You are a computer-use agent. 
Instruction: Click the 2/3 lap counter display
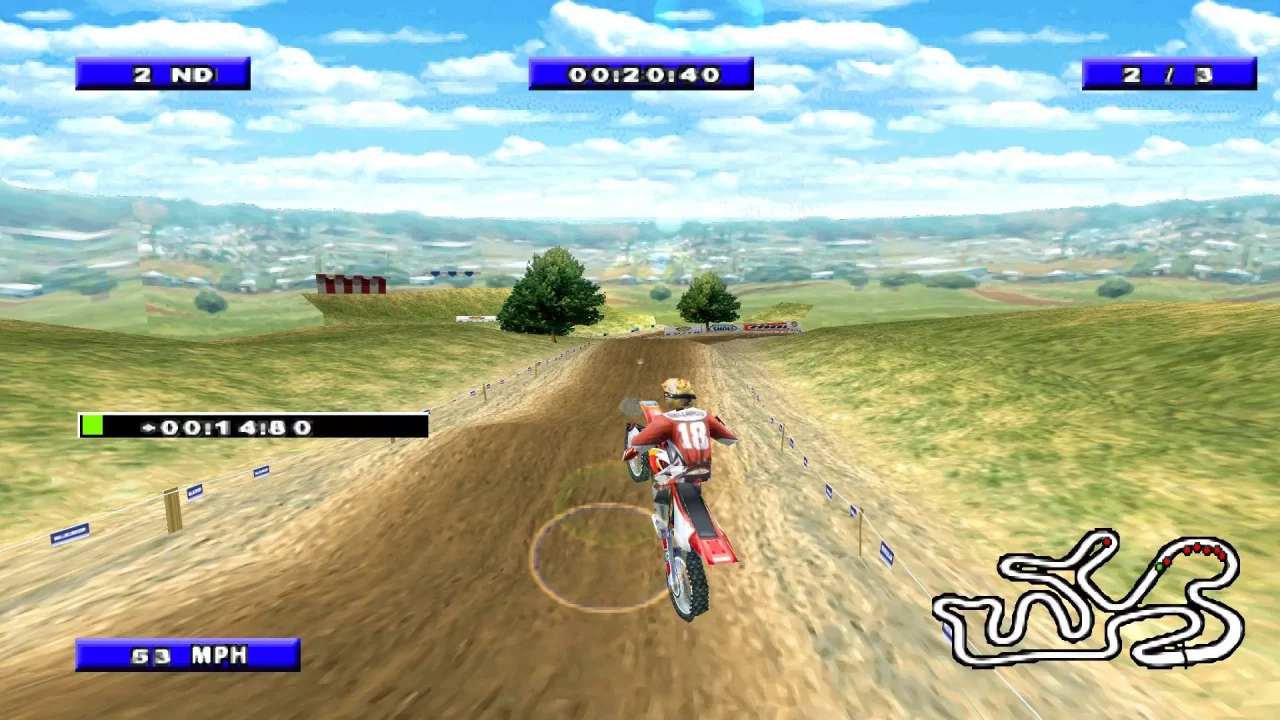1168,73
